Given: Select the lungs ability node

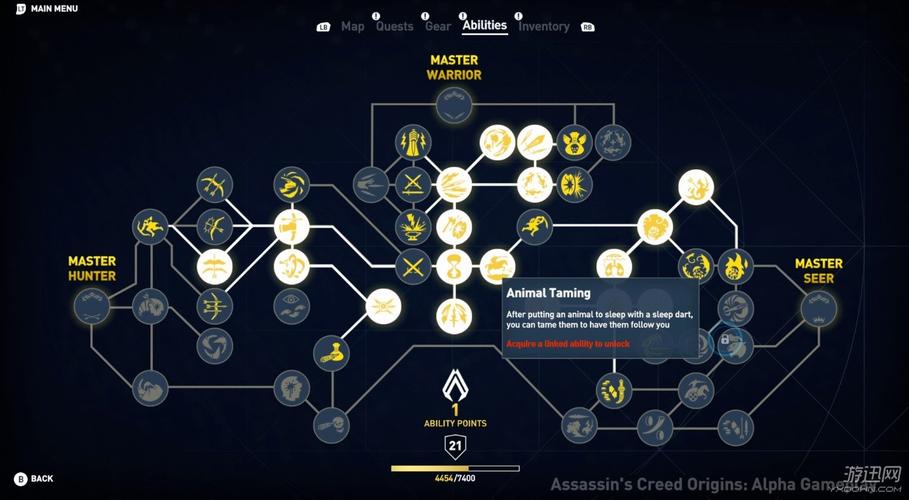Looking at the screenshot, I should click(x=613, y=267).
